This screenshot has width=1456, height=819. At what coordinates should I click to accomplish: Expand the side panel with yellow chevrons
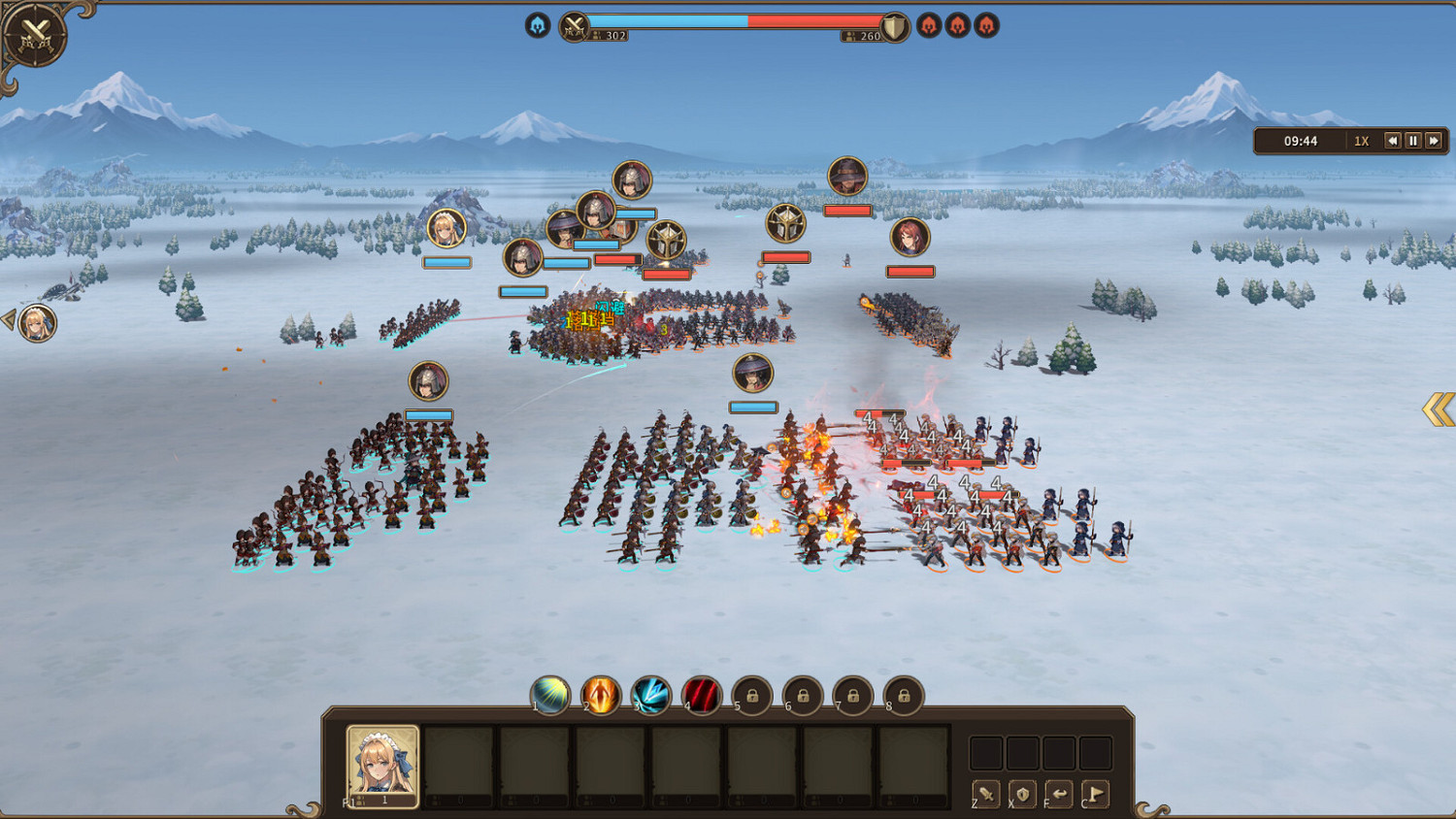coord(1439,409)
